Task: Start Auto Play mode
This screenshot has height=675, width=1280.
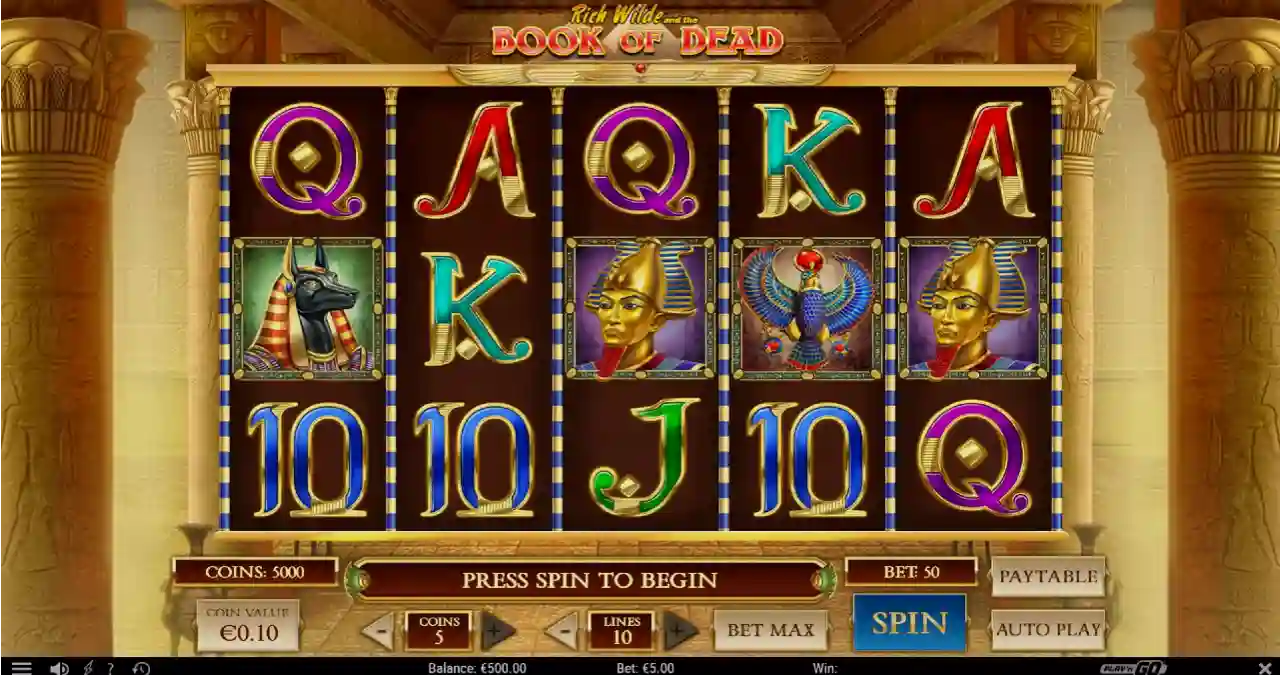Action: click(x=1048, y=629)
